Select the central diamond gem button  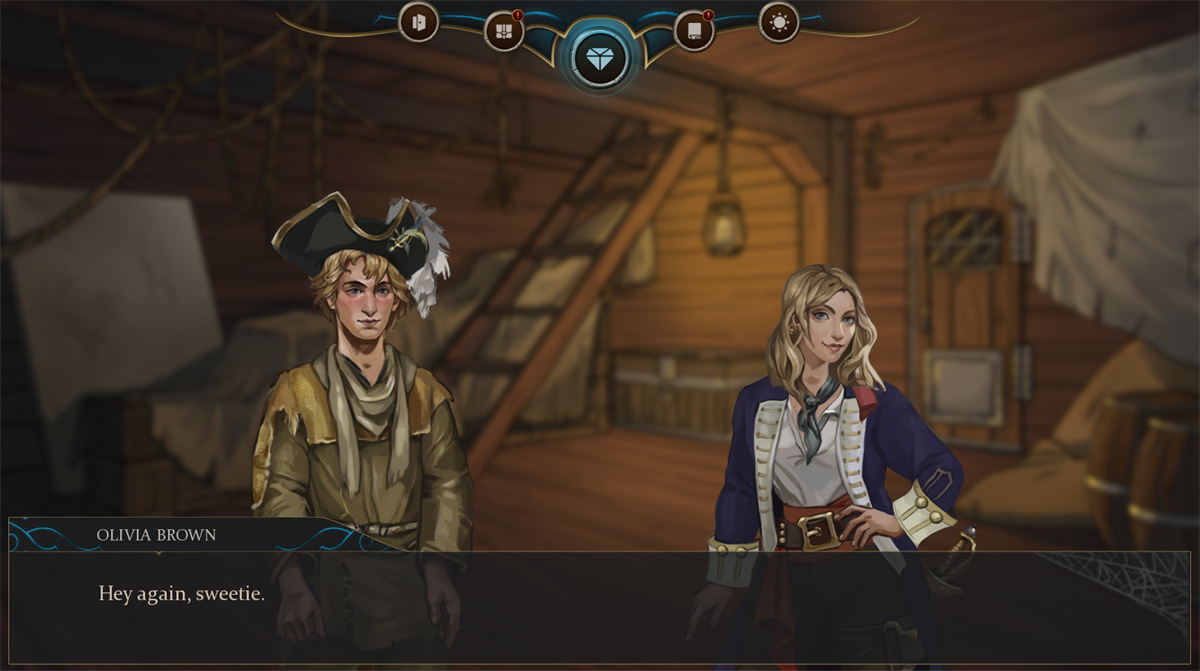[600, 59]
